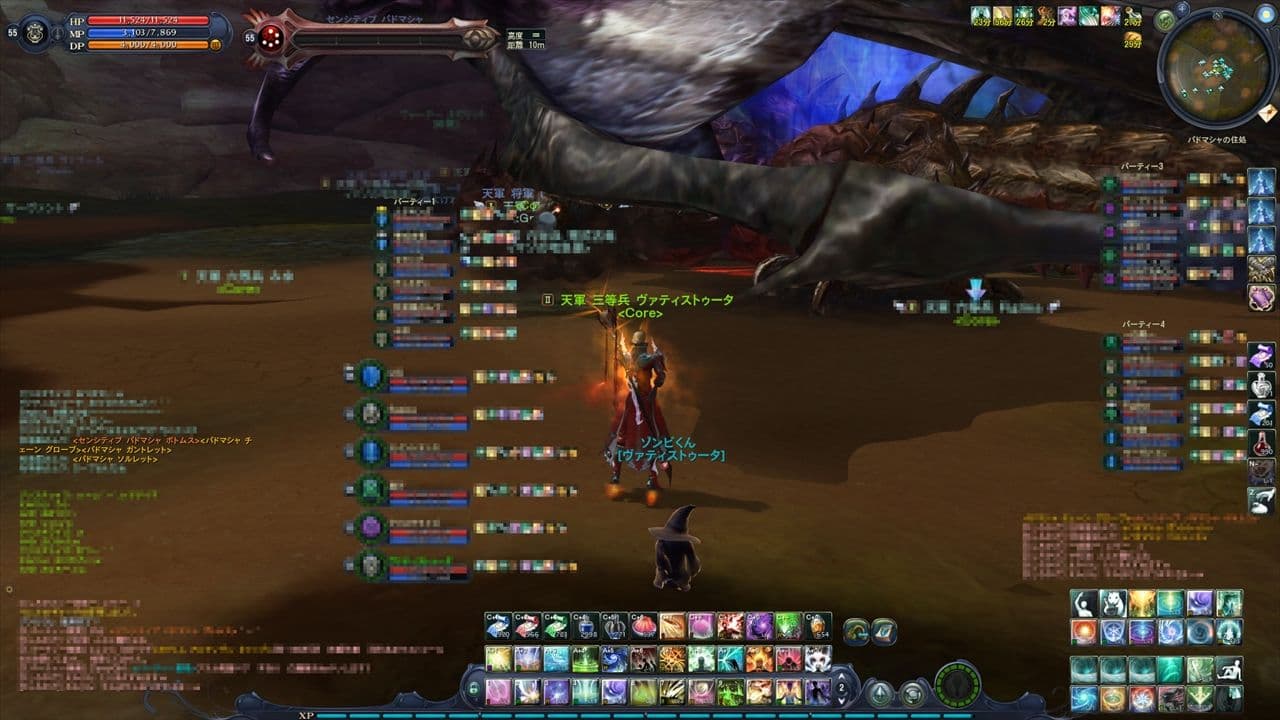Click the hotbar page number switcher

[x=842, y=689]
